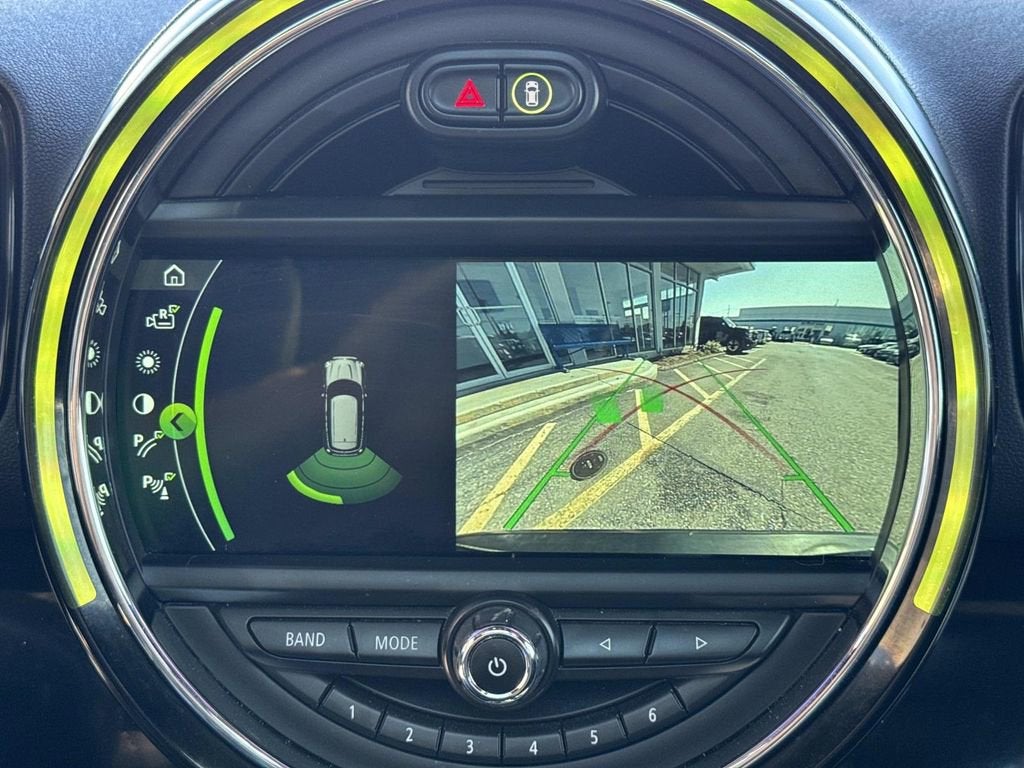Select radio preset button 3
This screenshot has height=768, width=1024.
(471, 745)
